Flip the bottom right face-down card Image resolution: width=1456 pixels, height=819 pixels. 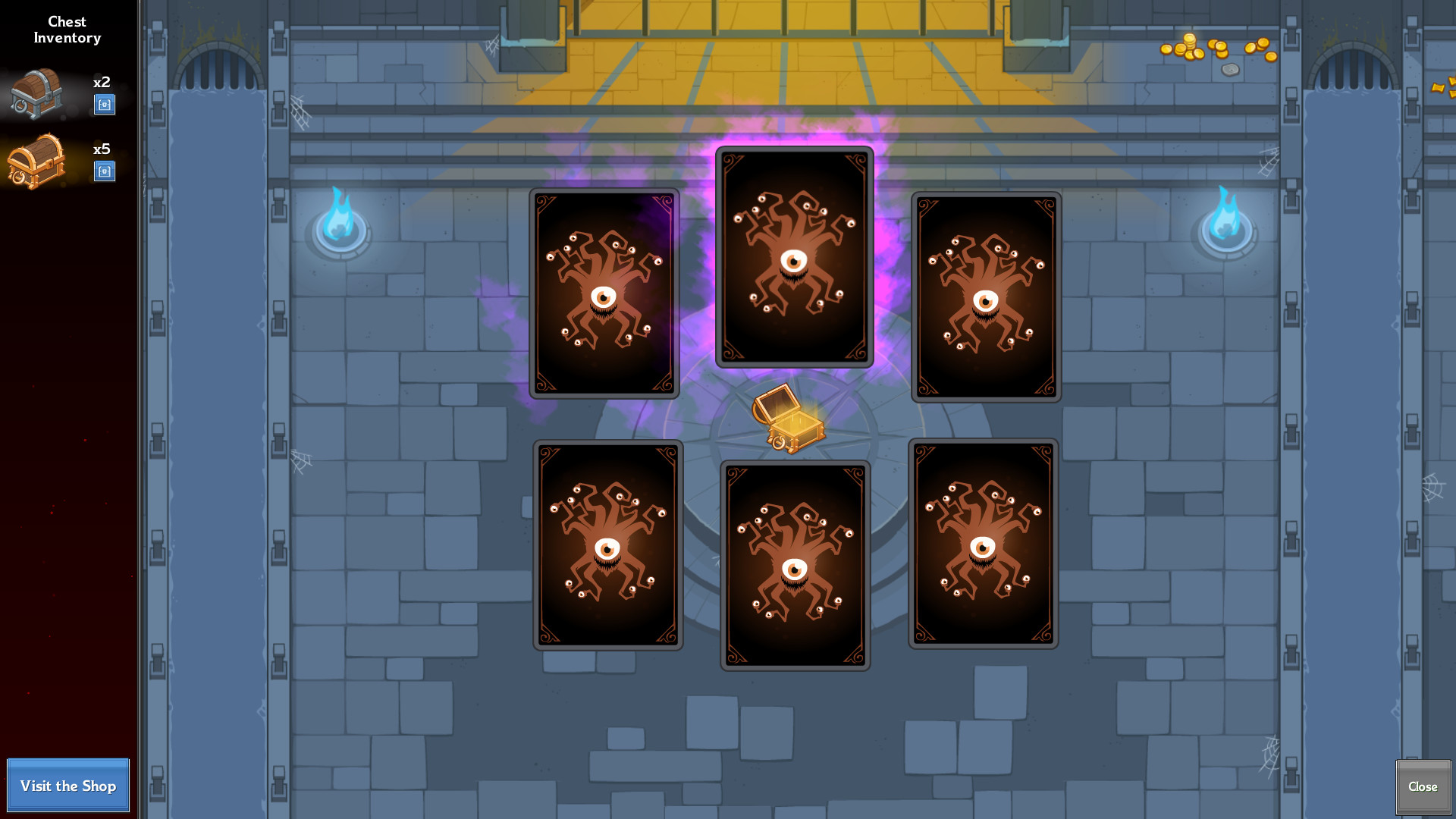pos(982,541)
